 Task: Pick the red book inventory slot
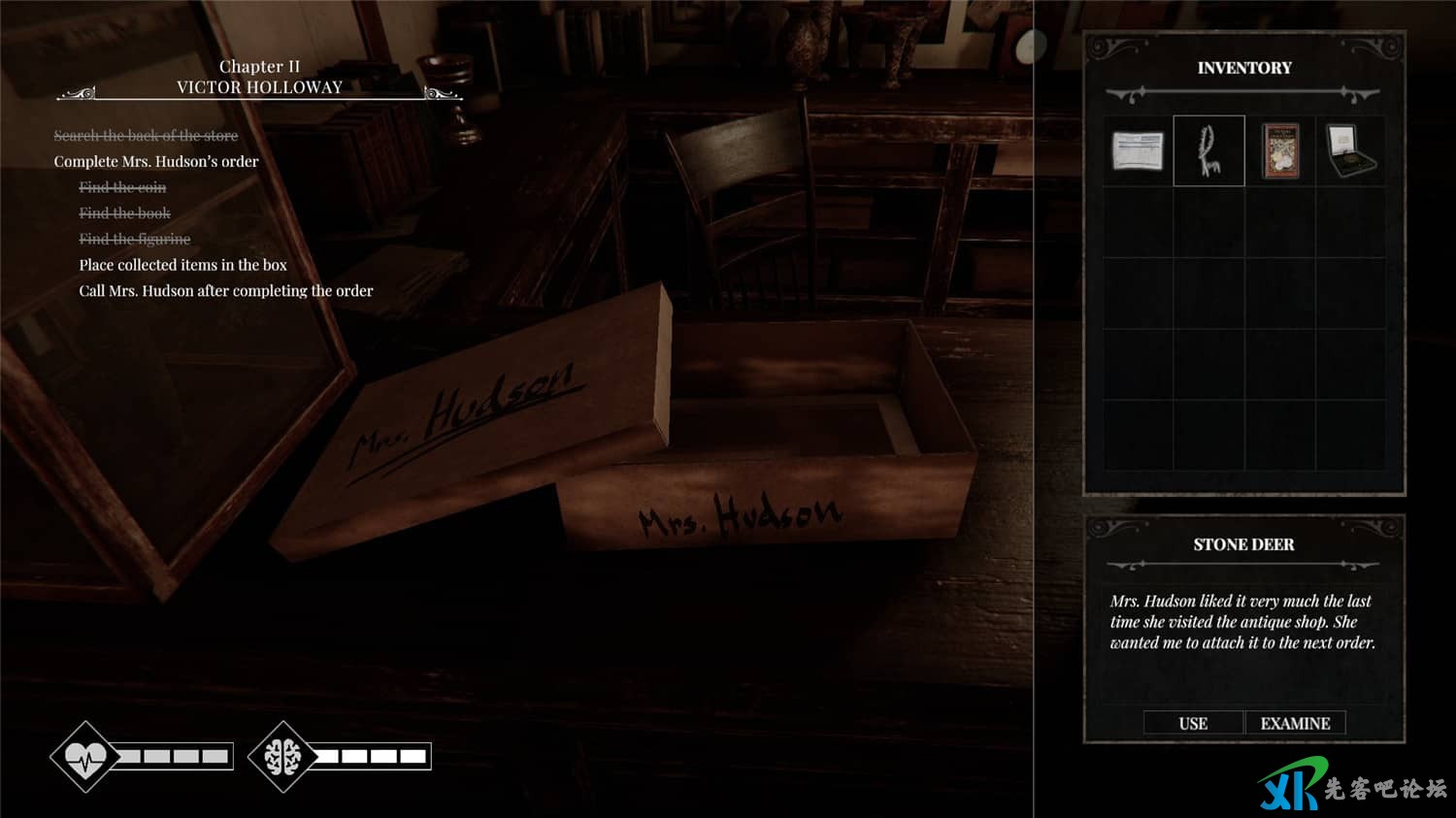pos(1279,151)
